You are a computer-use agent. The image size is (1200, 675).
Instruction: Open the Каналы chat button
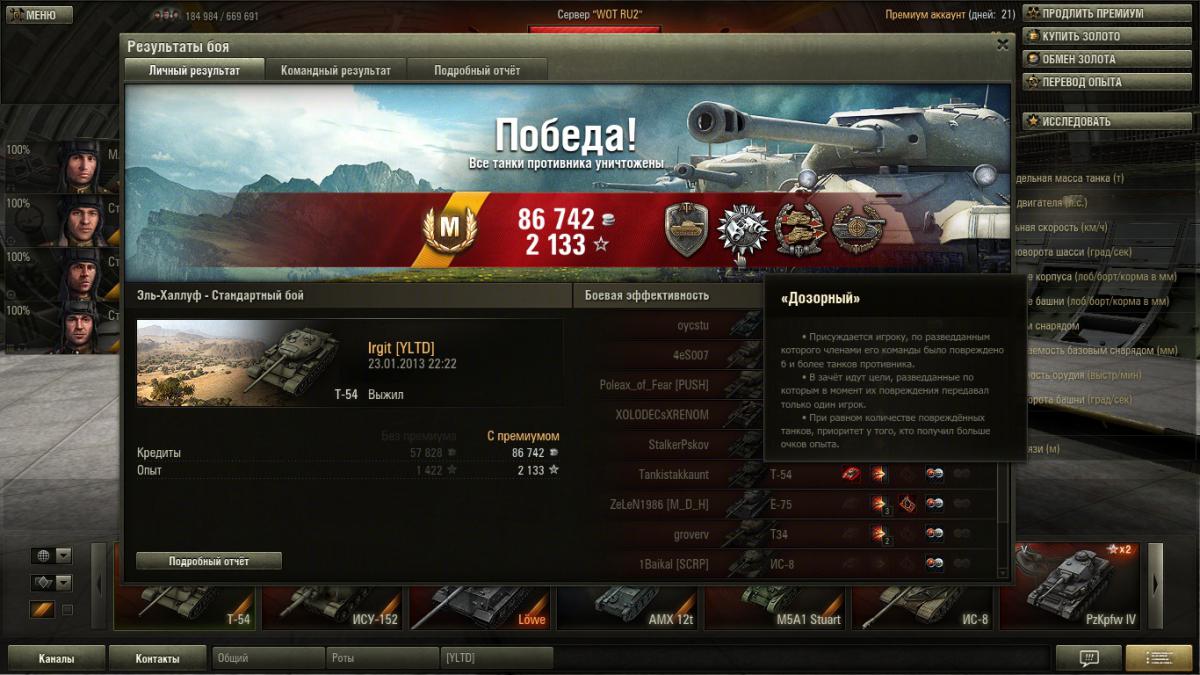[x=56, y=658]
